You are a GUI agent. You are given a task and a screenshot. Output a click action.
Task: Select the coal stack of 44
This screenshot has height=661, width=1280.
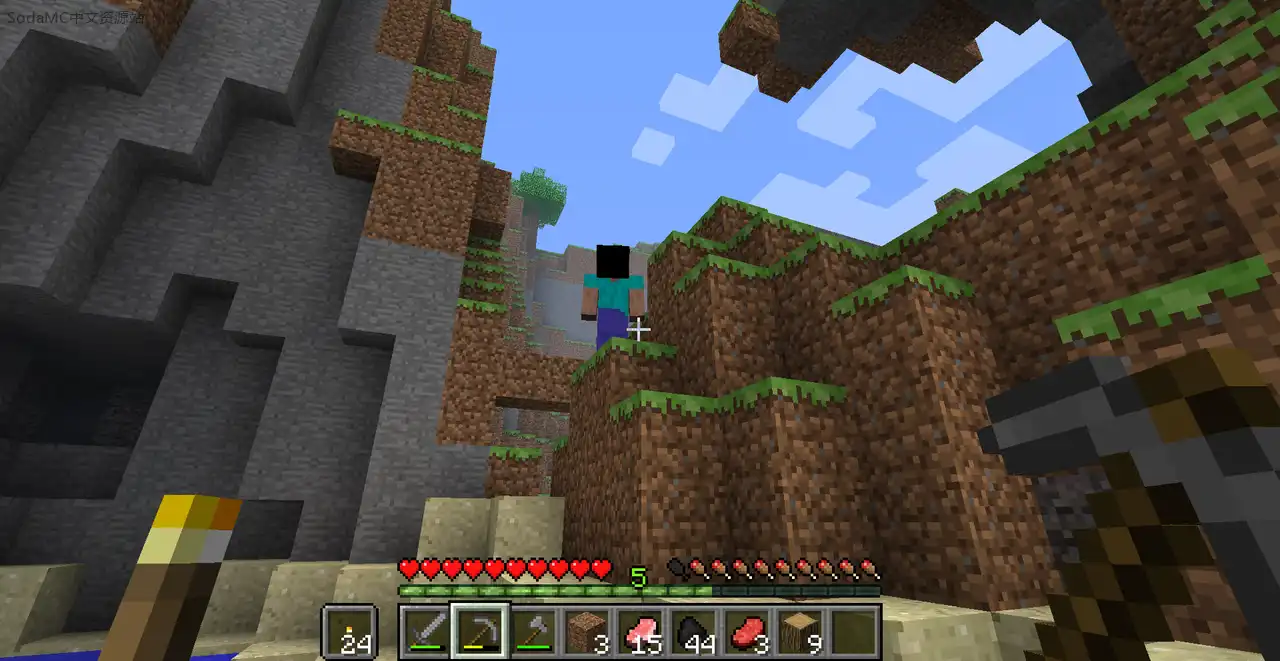tap(695, 631)
